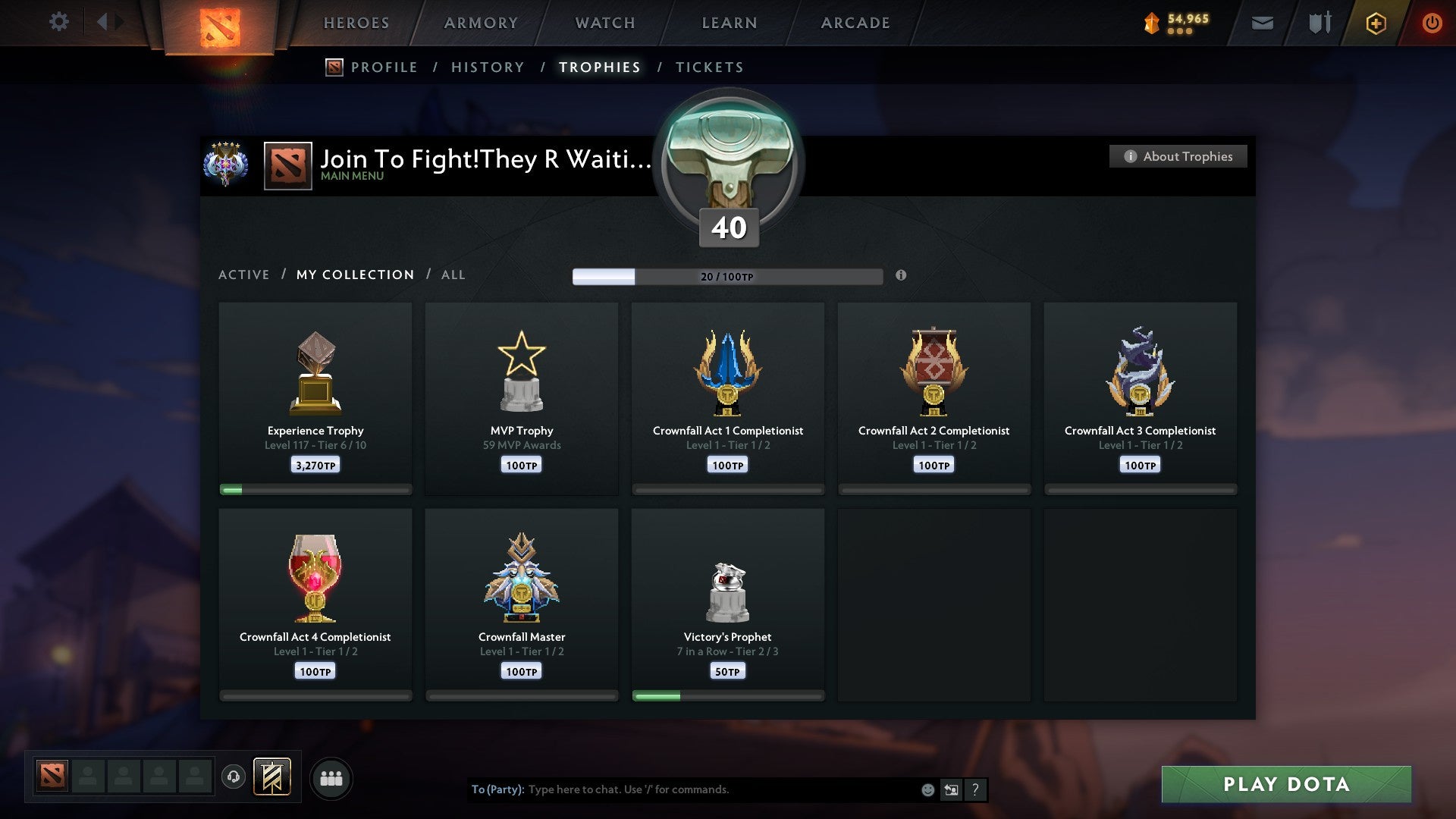
Task: Click the 20/100TP progress bar
Action: (728, 276)
